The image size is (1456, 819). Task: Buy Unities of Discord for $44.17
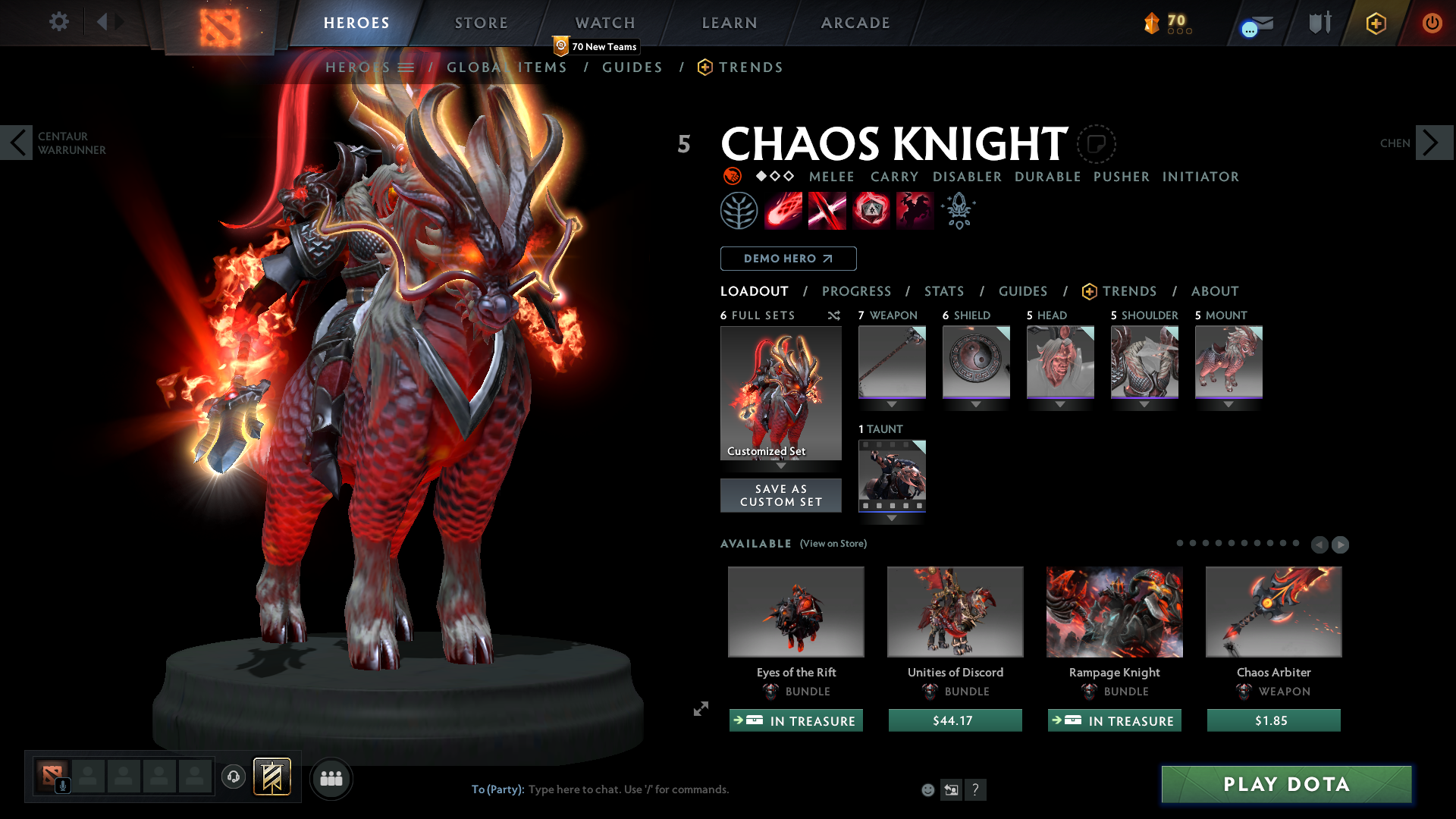point(955,720)
